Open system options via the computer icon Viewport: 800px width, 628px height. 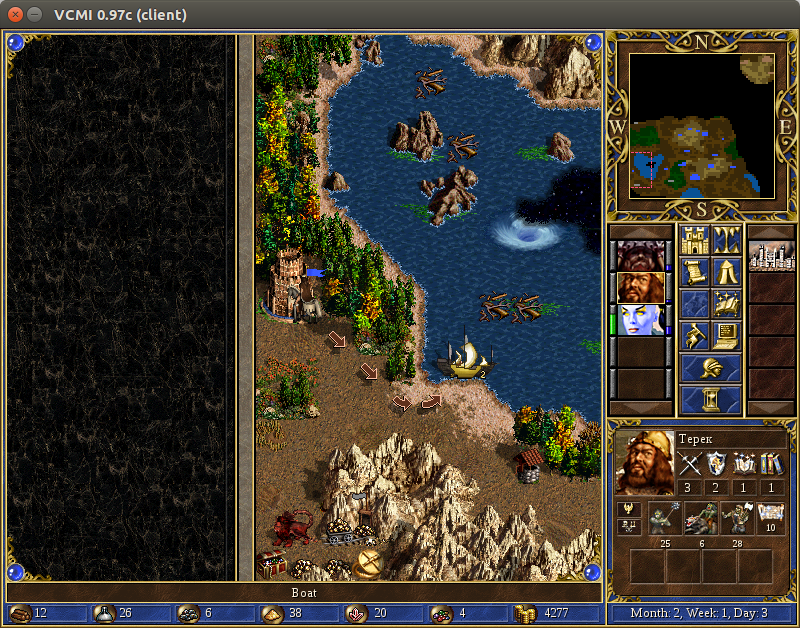point(726,336)
